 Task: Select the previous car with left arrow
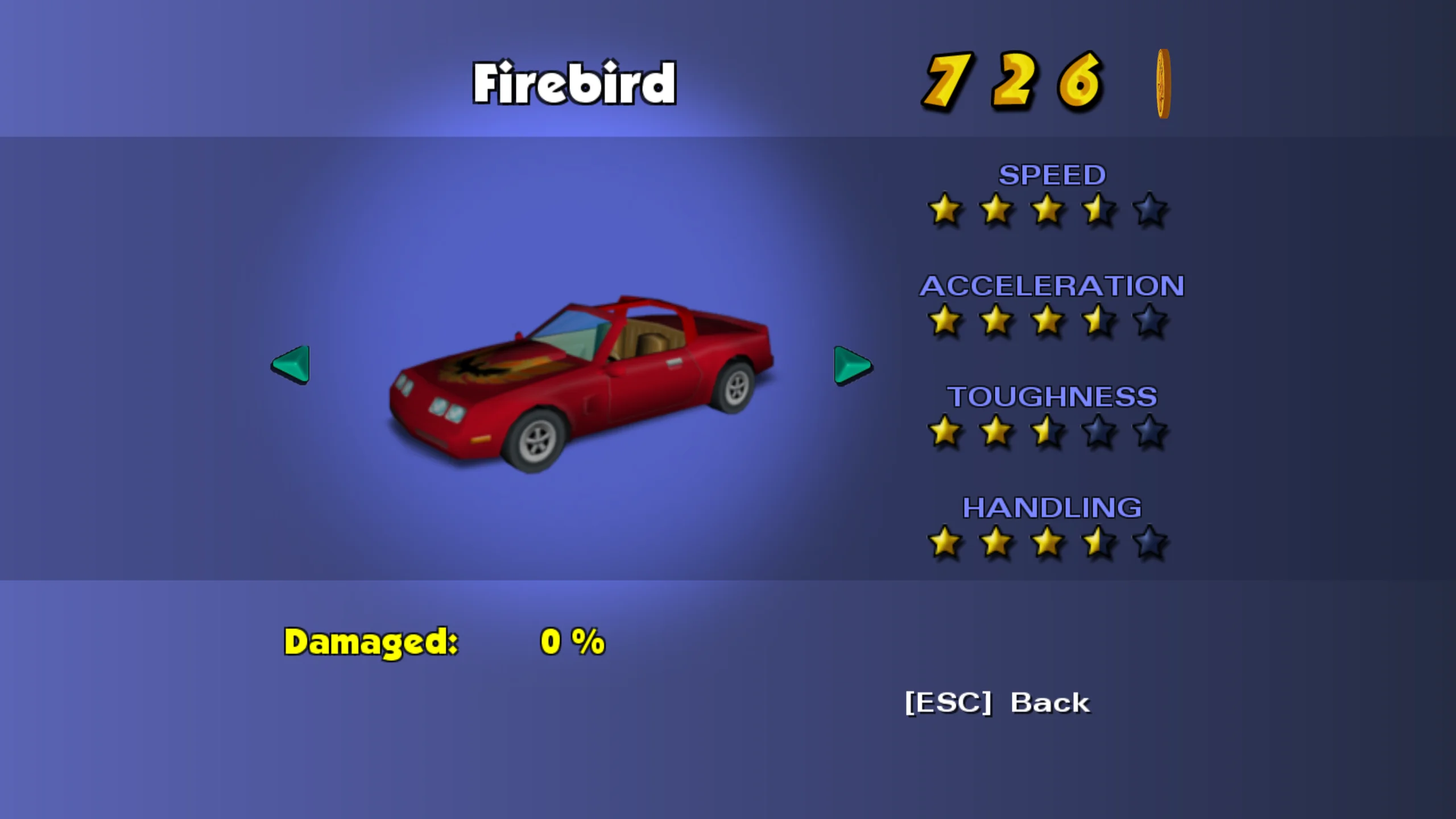[x=291, y=365]
